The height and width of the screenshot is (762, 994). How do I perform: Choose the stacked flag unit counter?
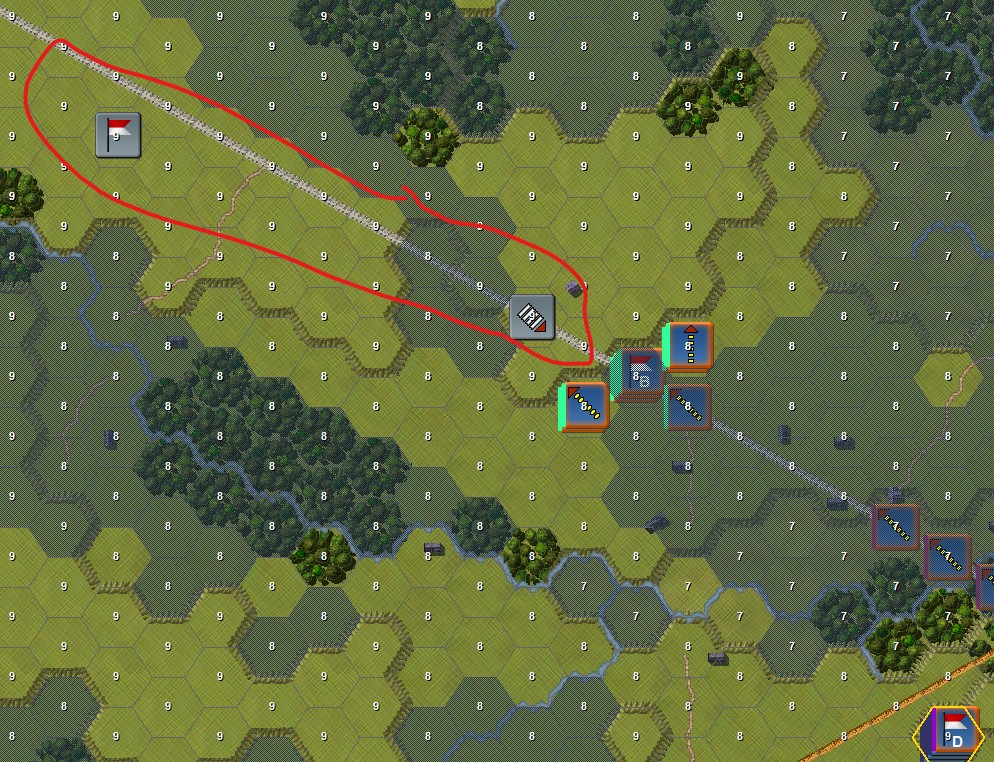point(639,375)
